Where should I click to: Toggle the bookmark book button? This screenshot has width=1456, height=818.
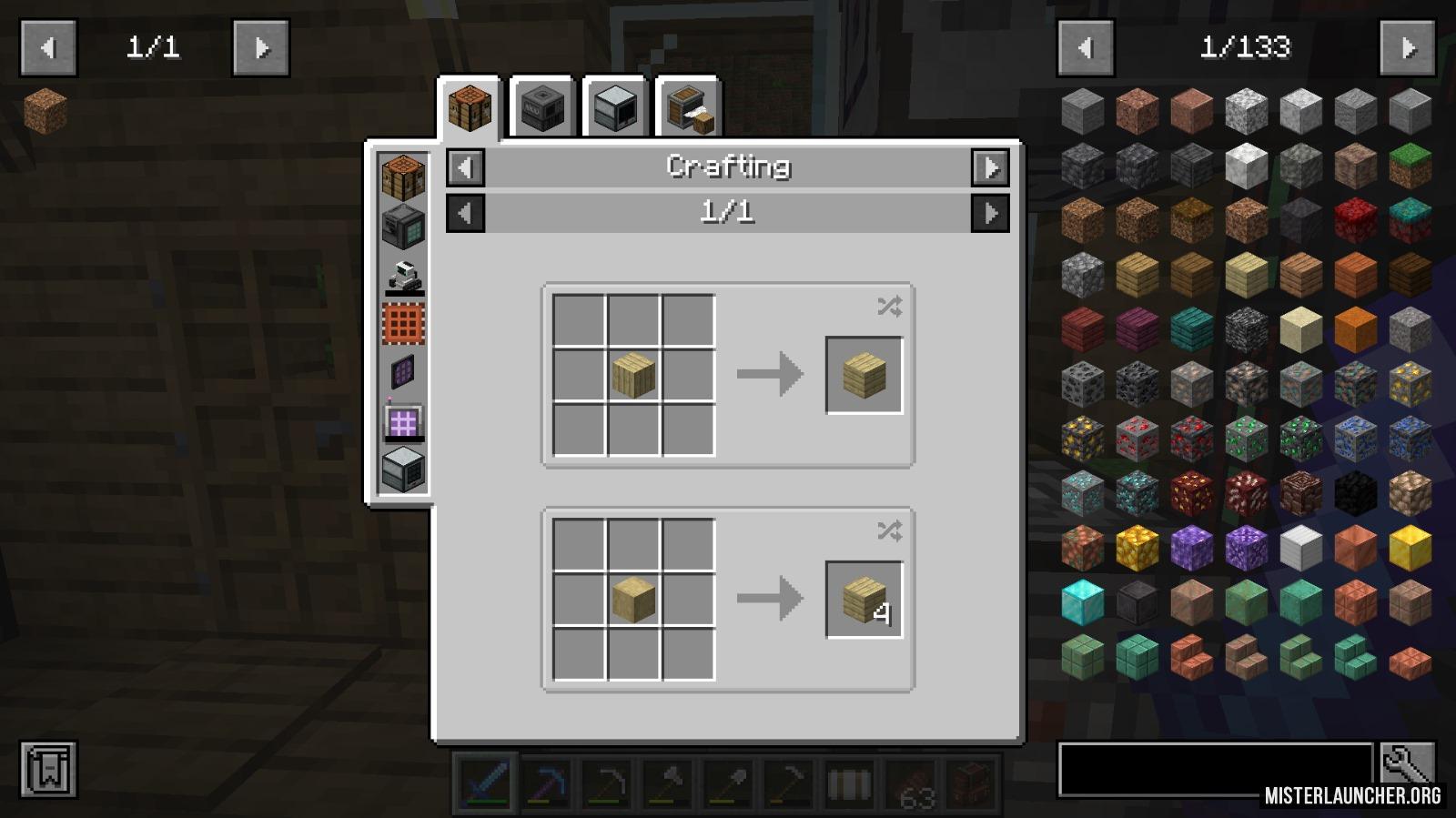coord(48,770)
